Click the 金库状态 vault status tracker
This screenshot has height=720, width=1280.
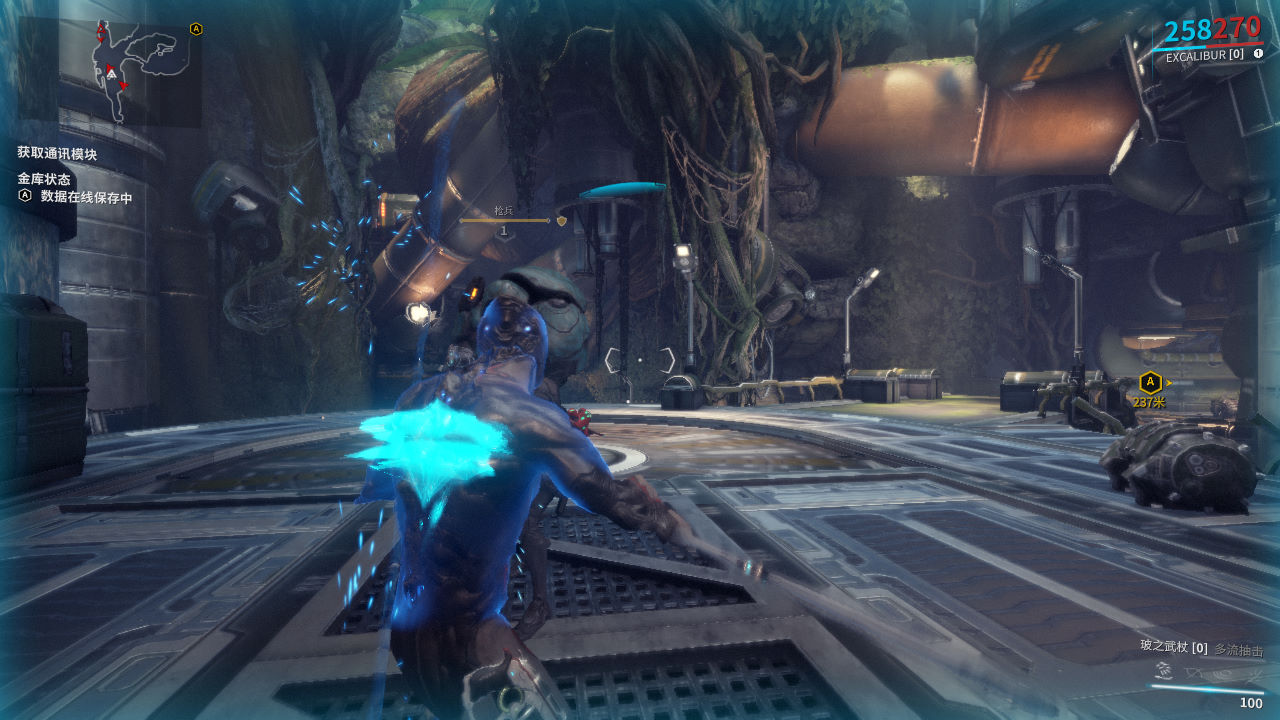pyautogui.click(x=44, y=179)
